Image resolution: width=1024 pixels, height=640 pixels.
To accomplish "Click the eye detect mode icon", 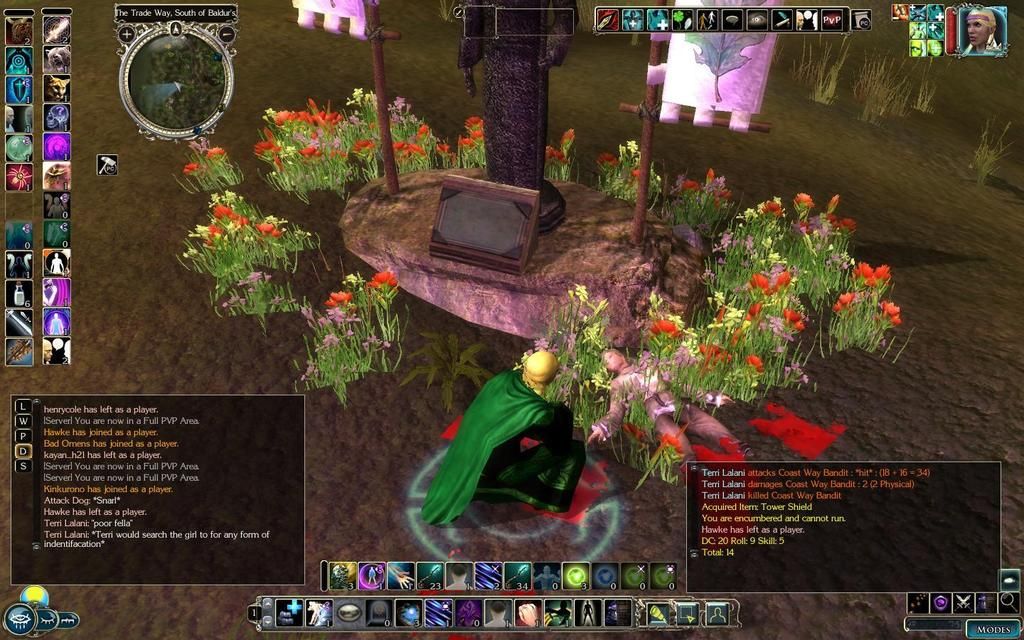I will click(x=758, y=19).
